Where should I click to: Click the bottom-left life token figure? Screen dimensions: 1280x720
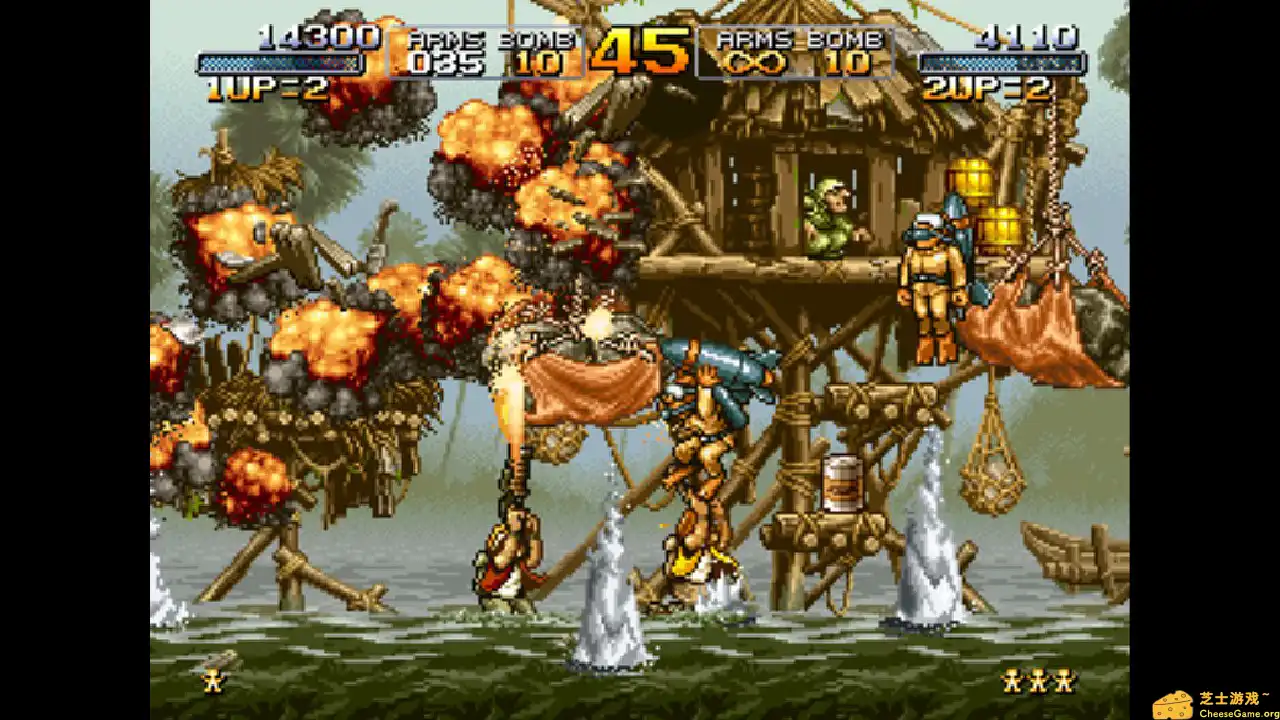tap(215, 680)
